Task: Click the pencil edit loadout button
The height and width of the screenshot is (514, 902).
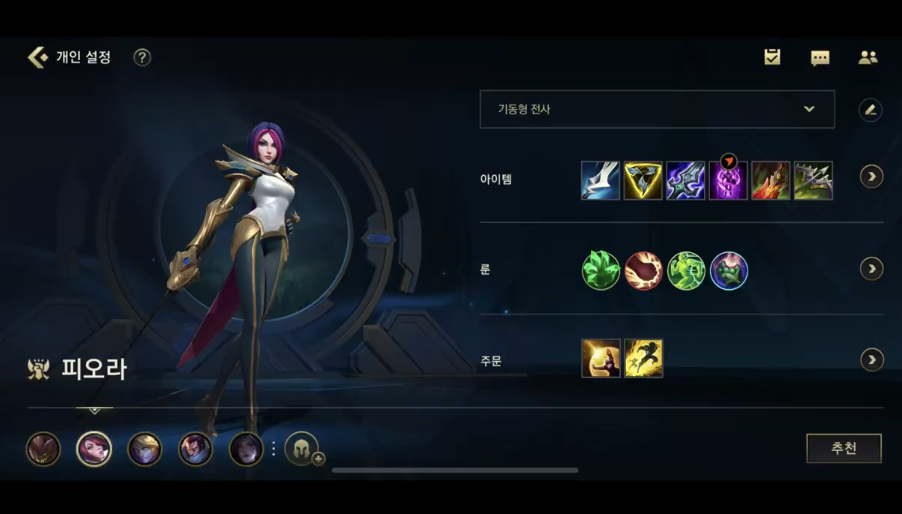Action: coord(870,110)
